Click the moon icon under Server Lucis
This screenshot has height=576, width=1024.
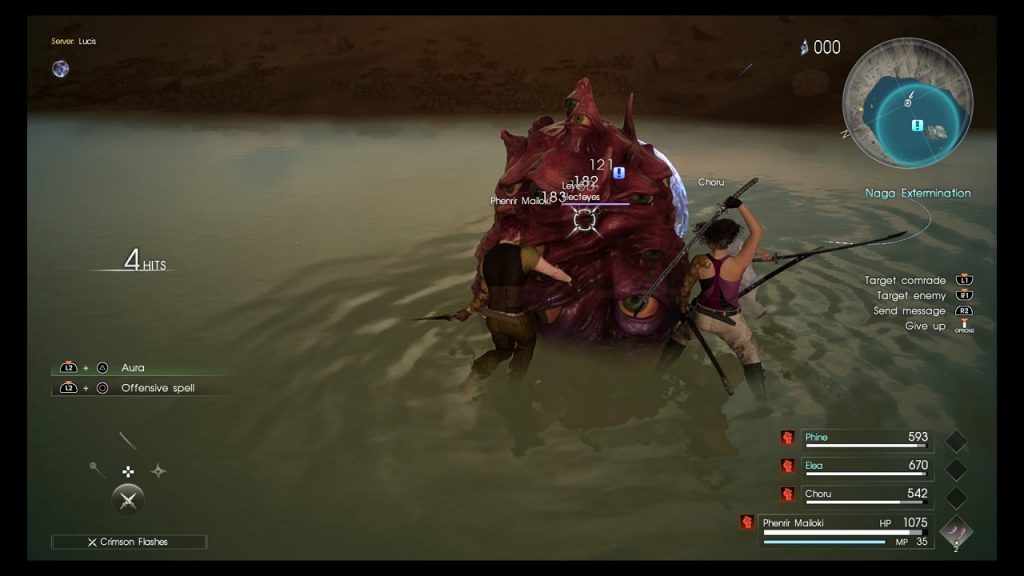click(60, 69)
